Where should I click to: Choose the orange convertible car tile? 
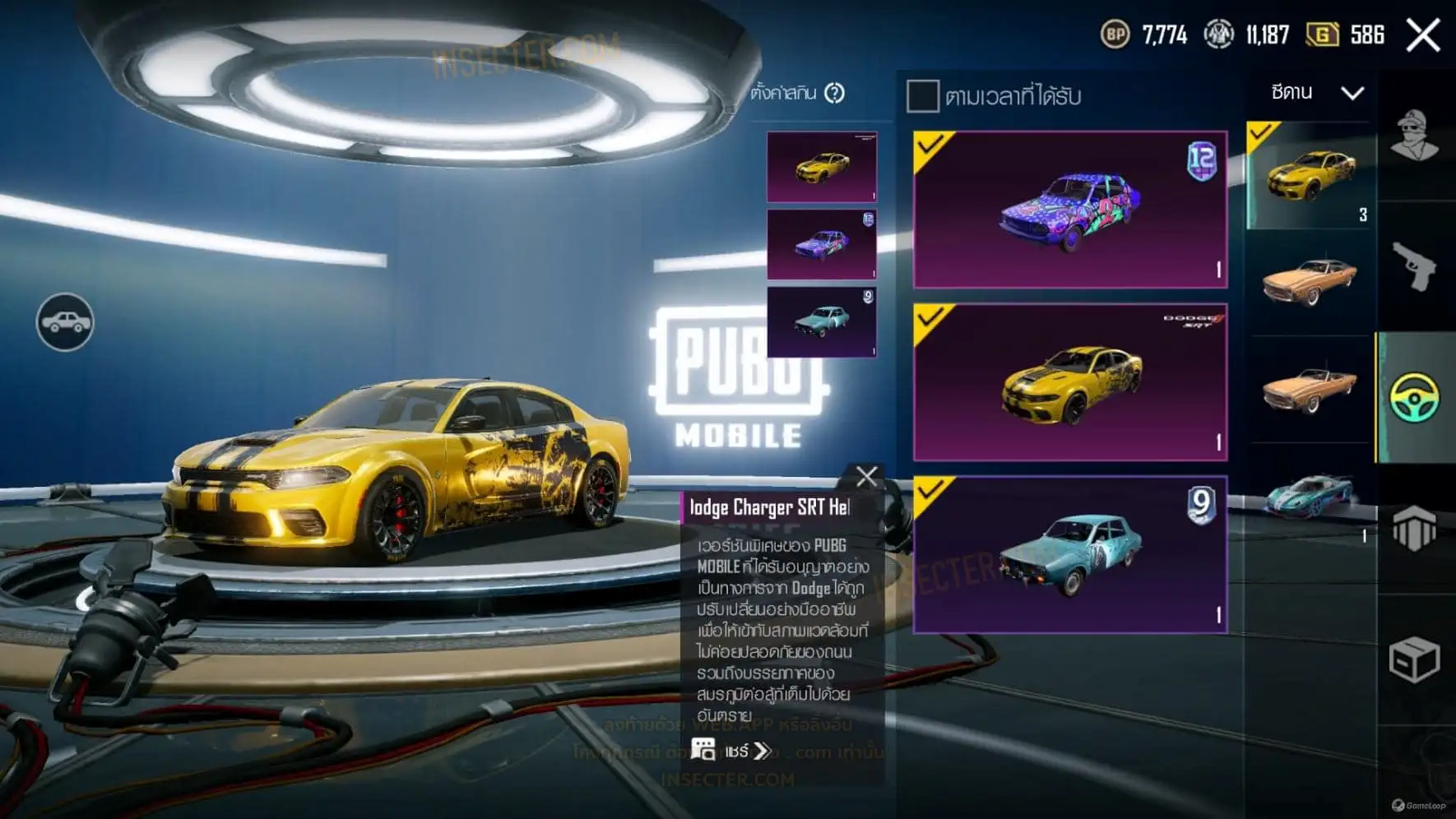click(1310, 388)
